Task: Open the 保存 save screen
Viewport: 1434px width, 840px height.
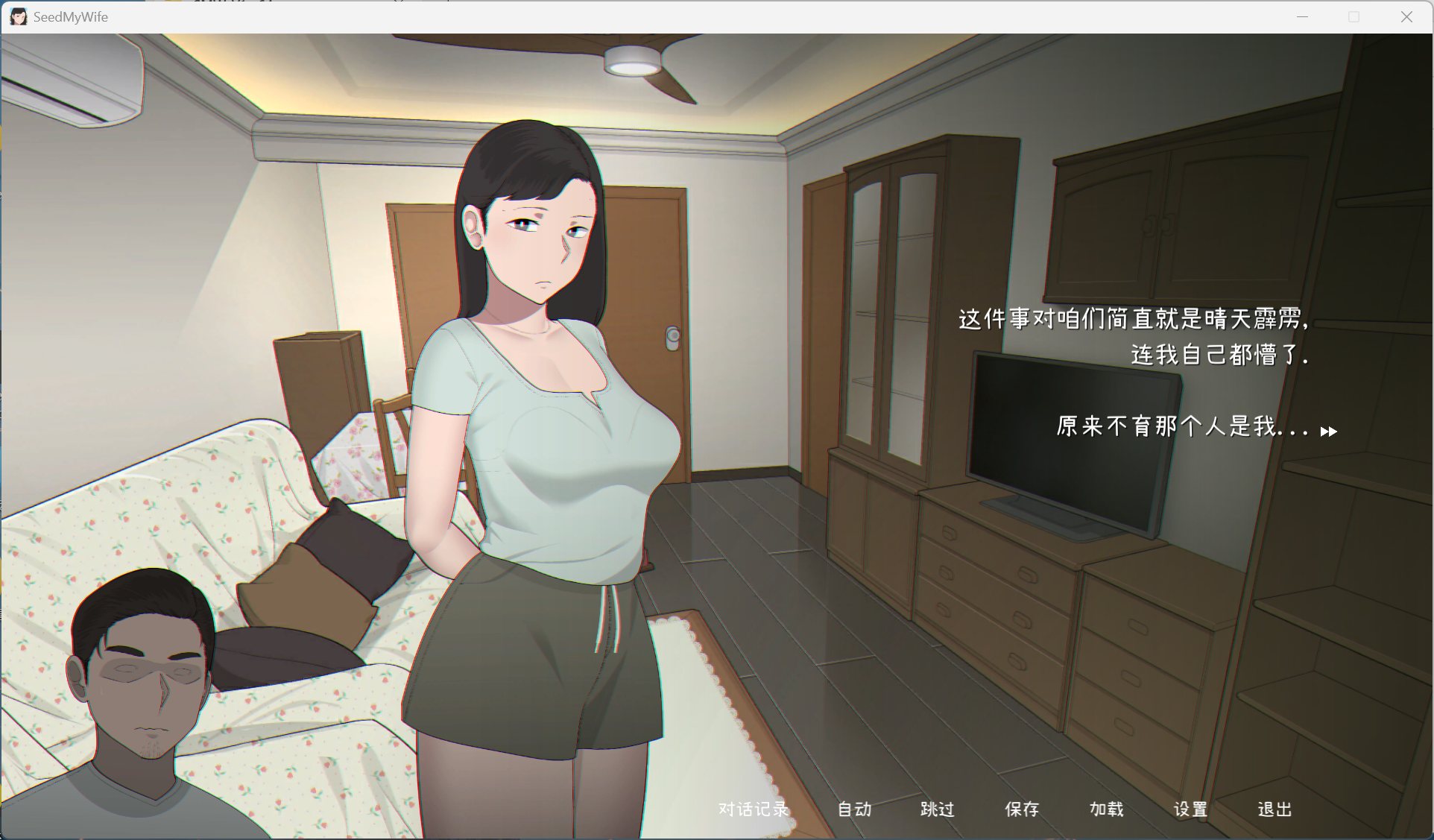Action: click(1022, 810)
